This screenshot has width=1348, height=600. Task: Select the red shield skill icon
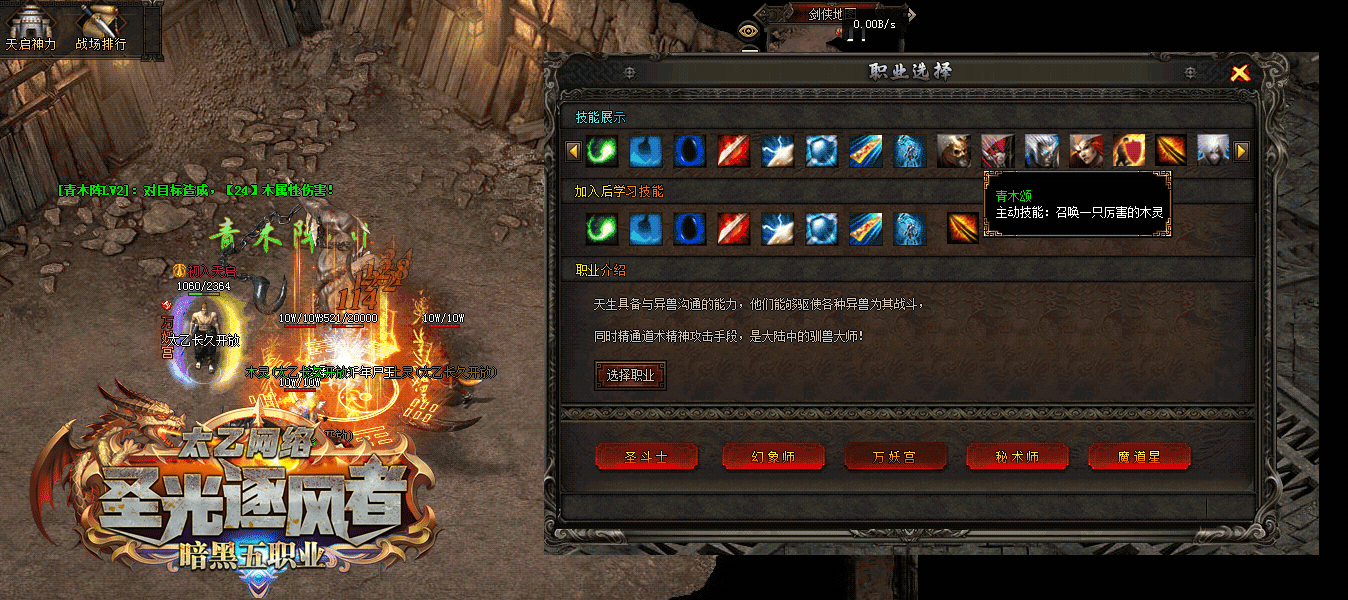(x=1129, y=151)
